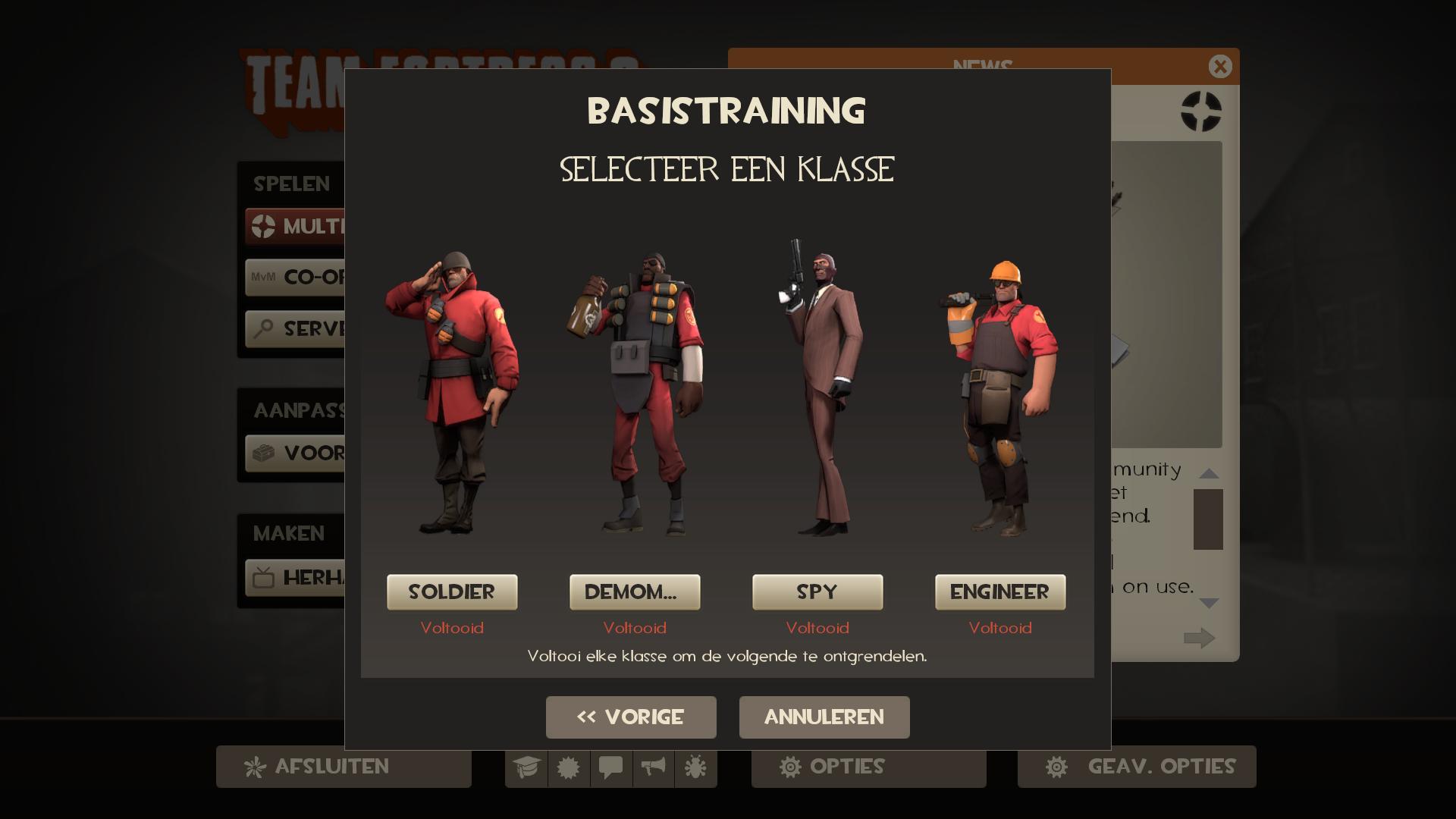The height and width of the screenshot is (819, 1456).
Task: Click the asterisk icon on AFSLUITEN
Action: 256,767
